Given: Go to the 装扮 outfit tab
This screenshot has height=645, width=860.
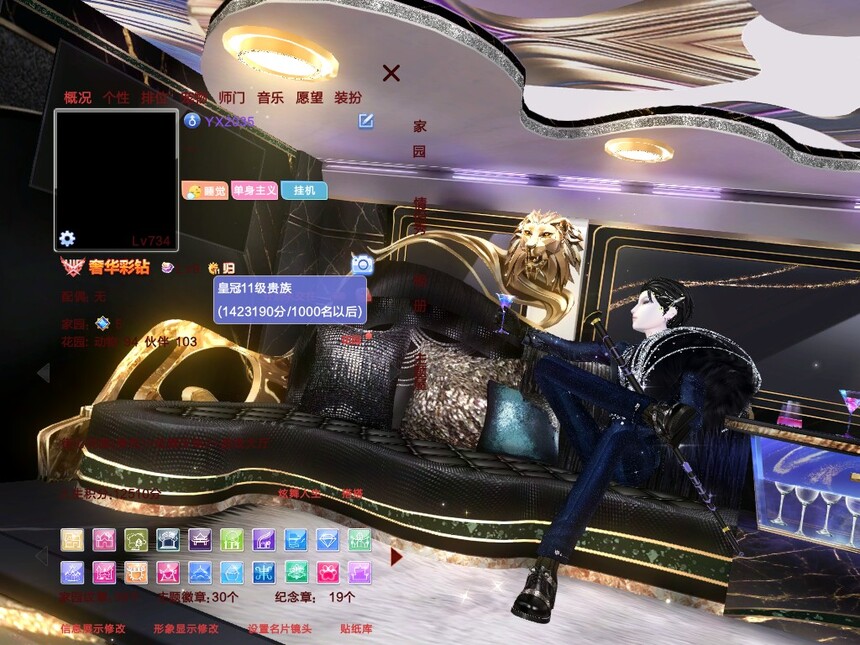Looking at the screenshot, I should [348, 98].
